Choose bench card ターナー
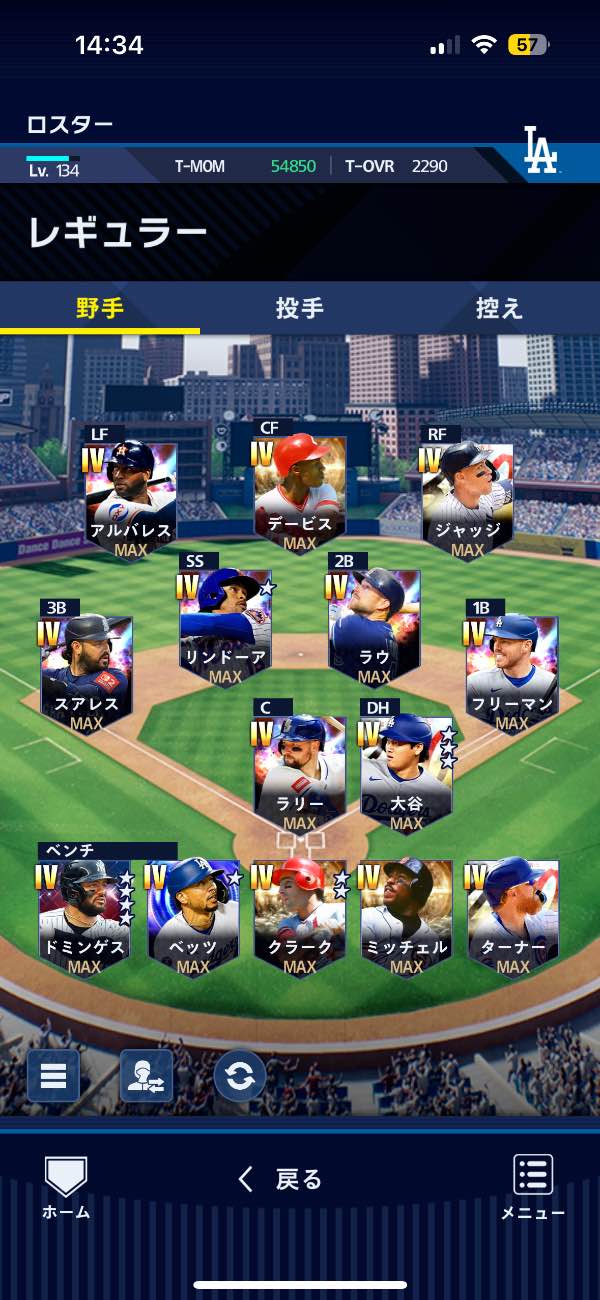This screenshot has width=600, height=1300. 513,917
